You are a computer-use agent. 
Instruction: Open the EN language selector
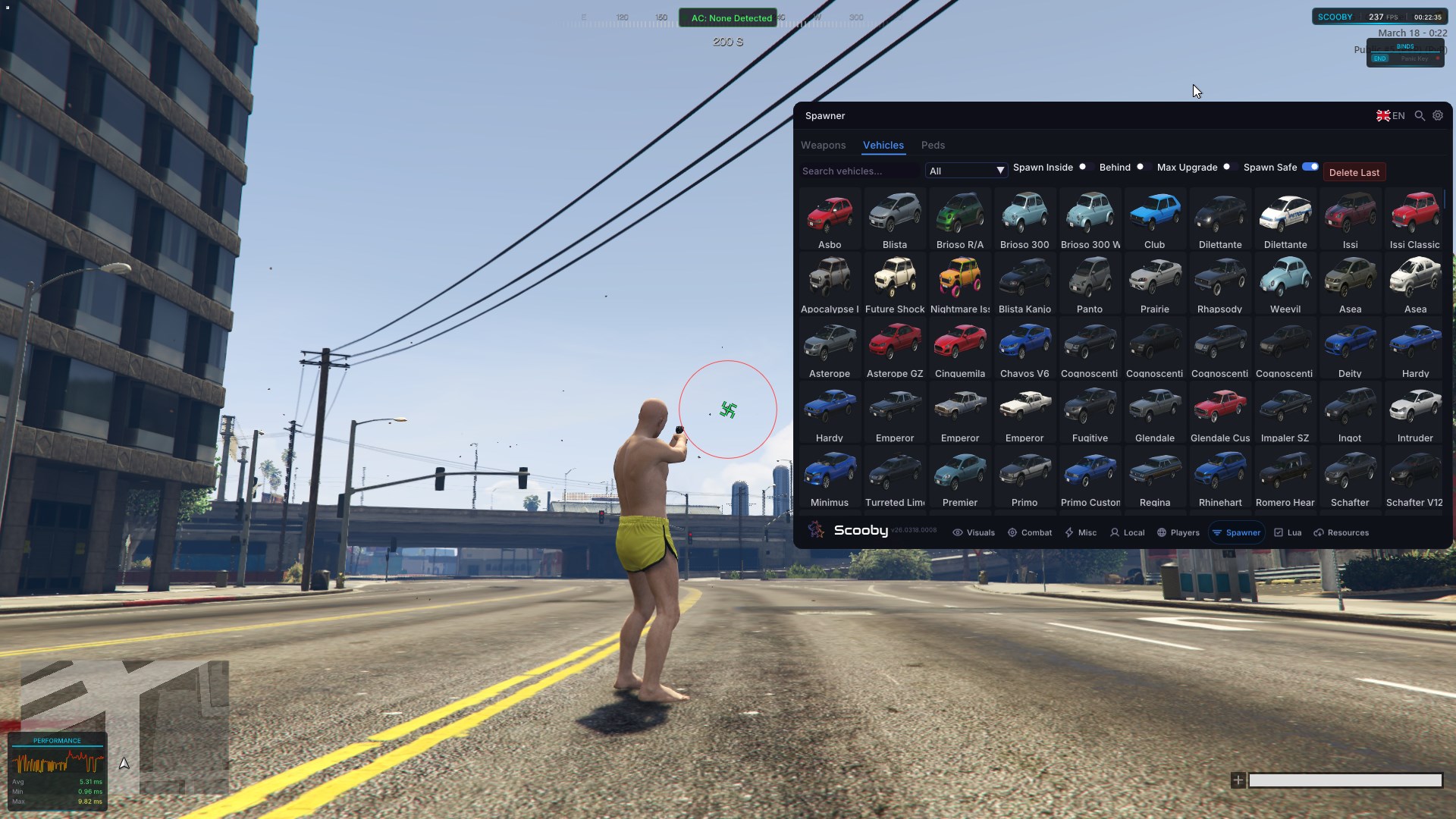point(1390,115)
